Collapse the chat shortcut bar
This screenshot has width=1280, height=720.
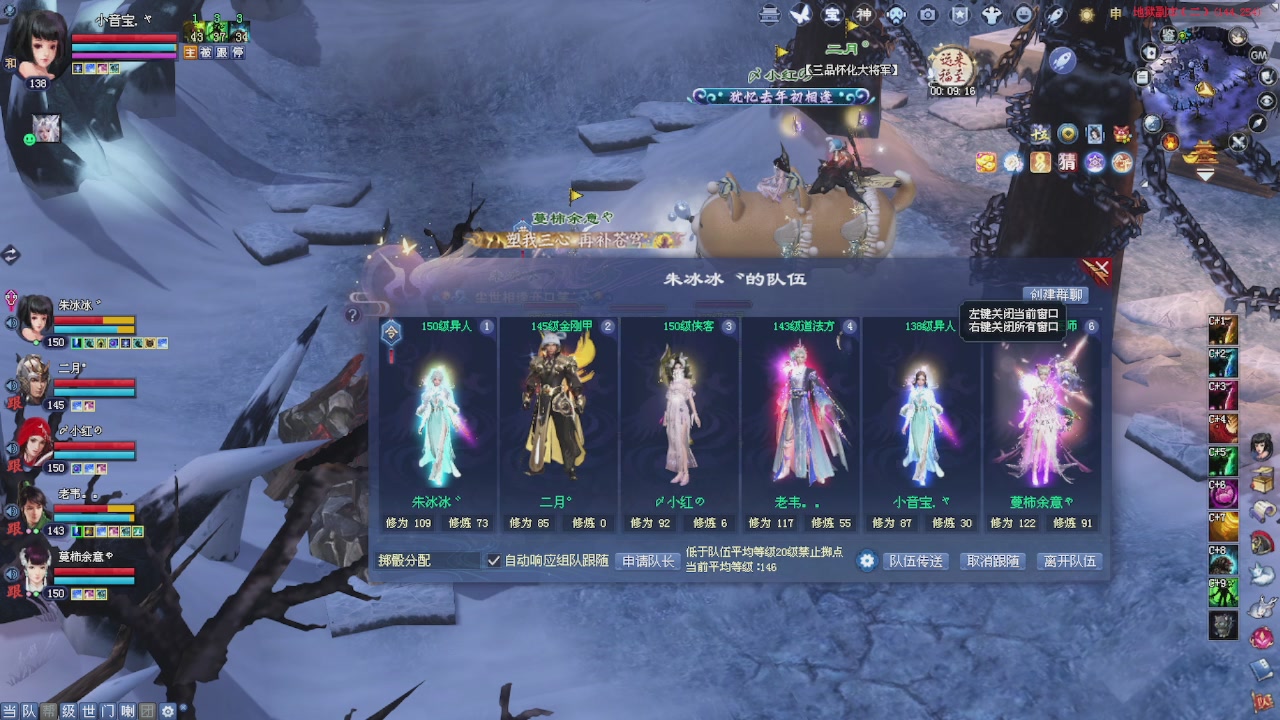pos(184,707)
